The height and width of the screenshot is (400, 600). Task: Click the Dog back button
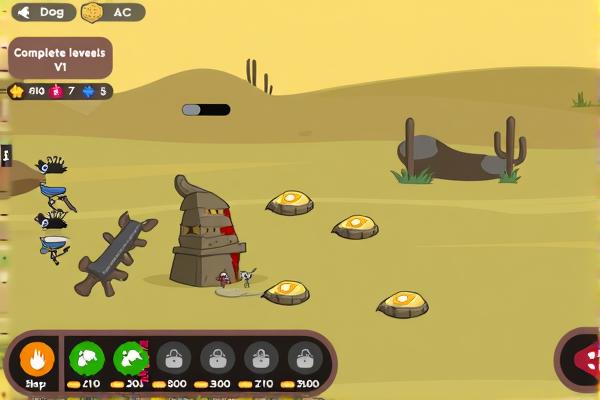point(43,13)
